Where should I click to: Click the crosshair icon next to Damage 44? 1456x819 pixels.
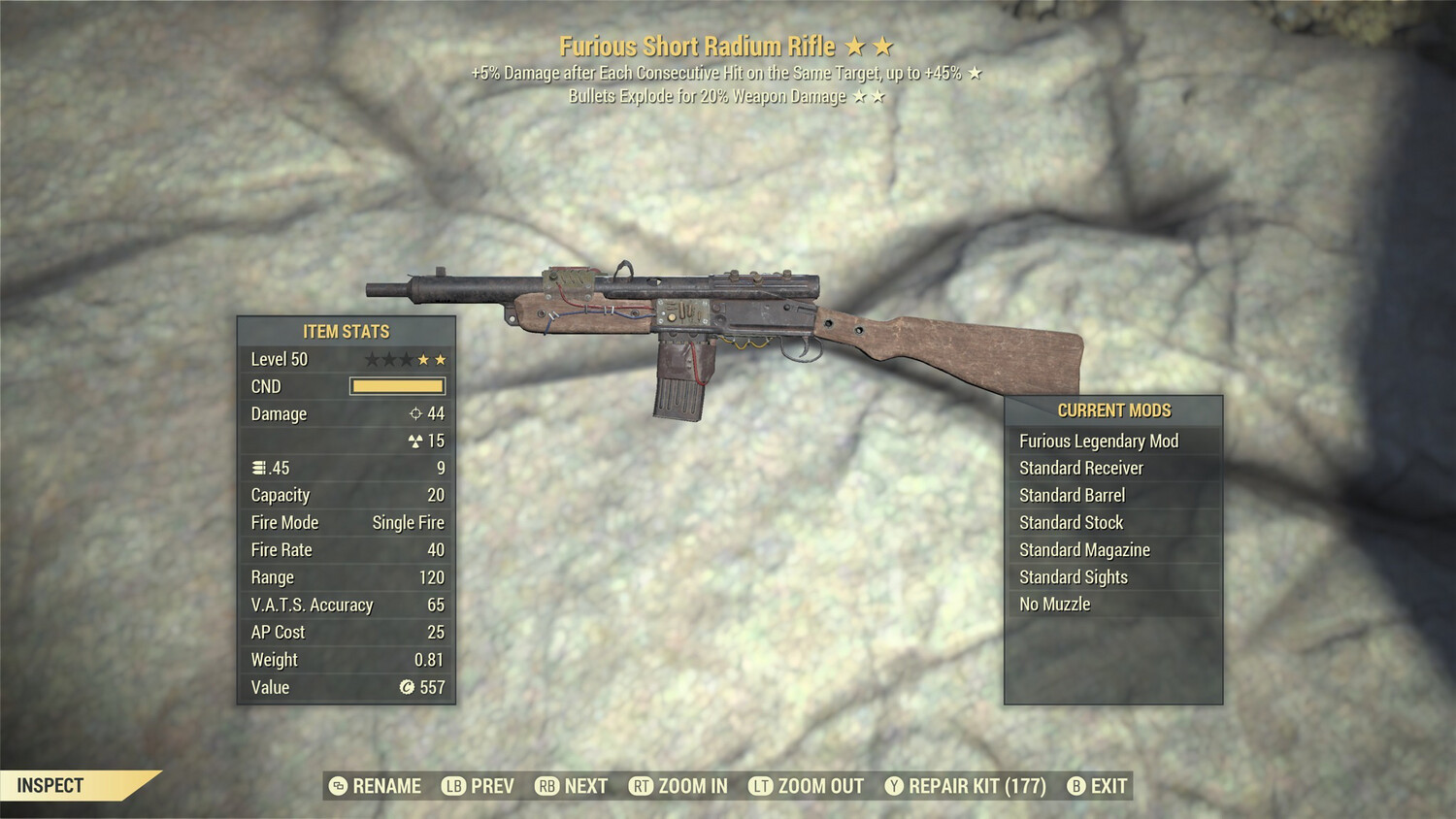click(417, 413)
